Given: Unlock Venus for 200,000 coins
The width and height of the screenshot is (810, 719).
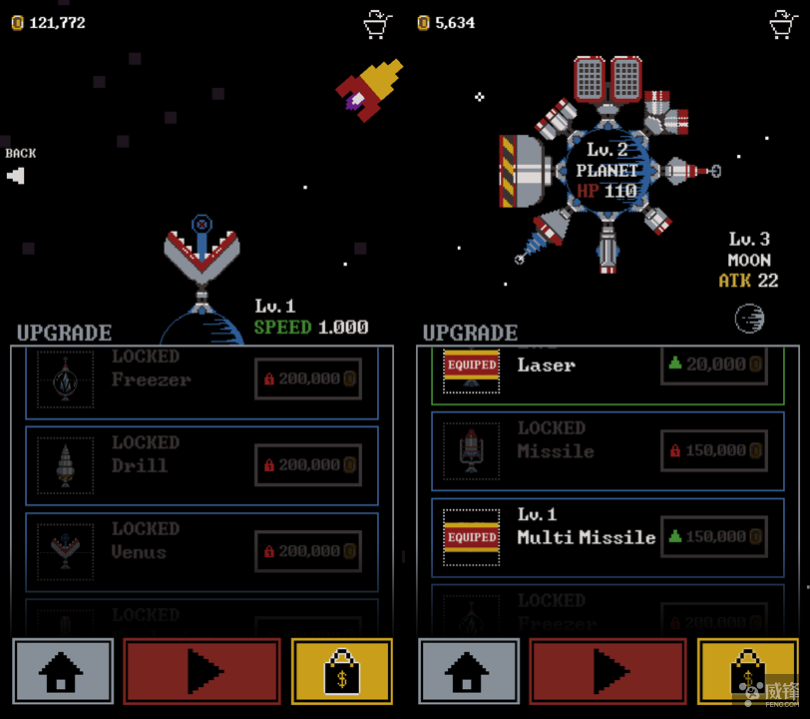Looking at the screenshot, I should coord(308,551).
